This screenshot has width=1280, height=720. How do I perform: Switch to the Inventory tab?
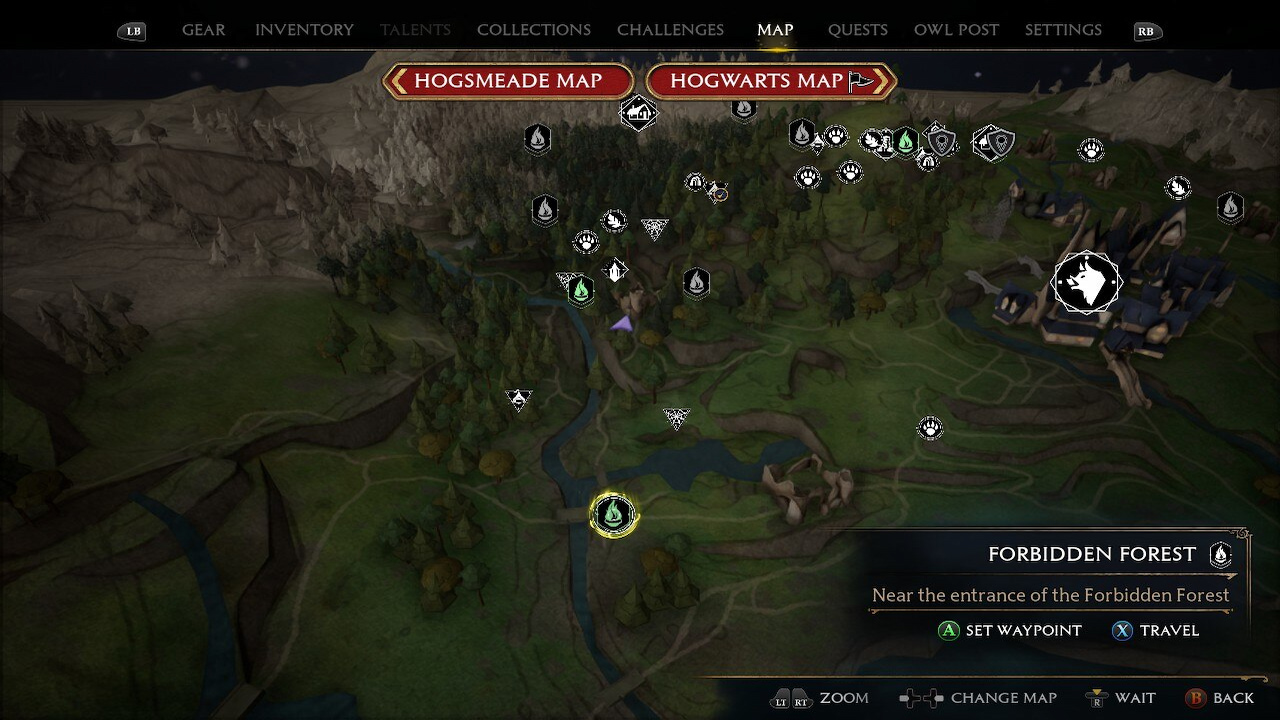tap(304, 30)
